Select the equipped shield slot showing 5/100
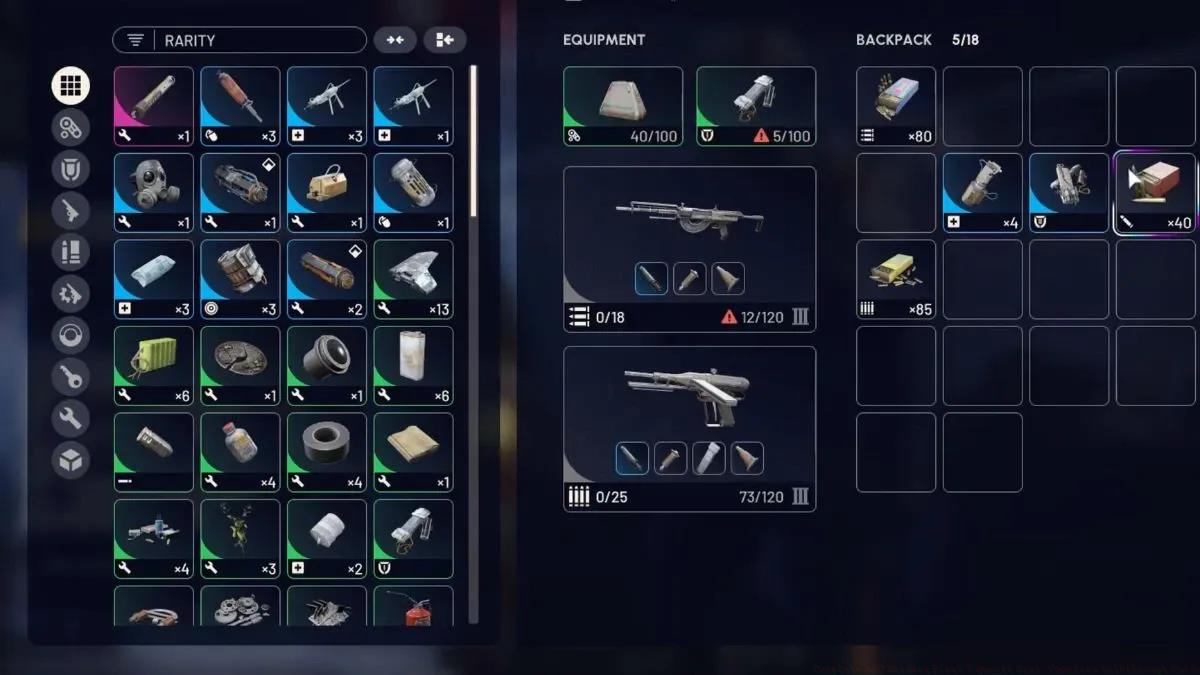Screen dimensions: 1200x675 [x=755, y=106]
